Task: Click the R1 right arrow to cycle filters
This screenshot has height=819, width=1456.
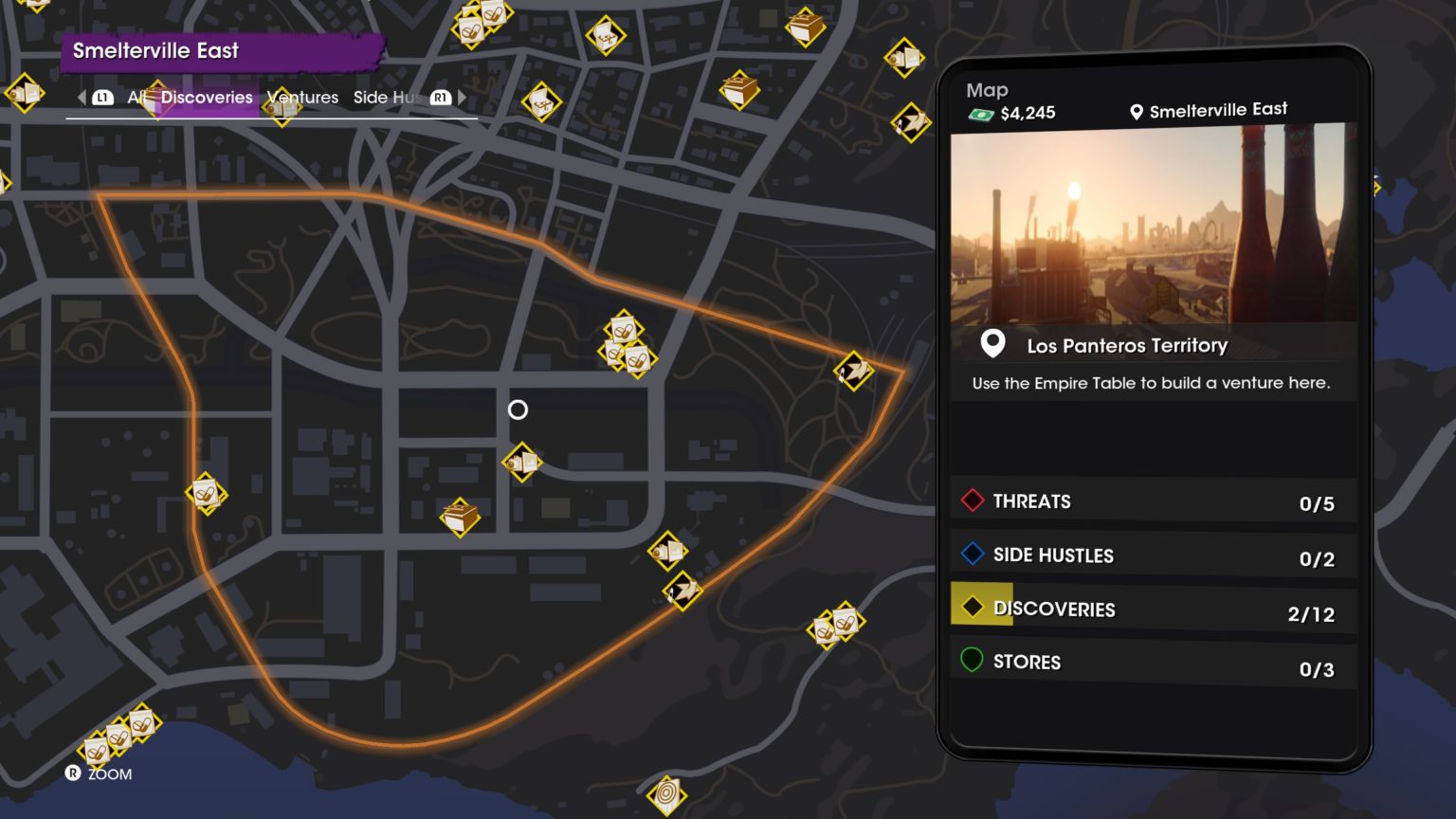Action: click(439, 97)
